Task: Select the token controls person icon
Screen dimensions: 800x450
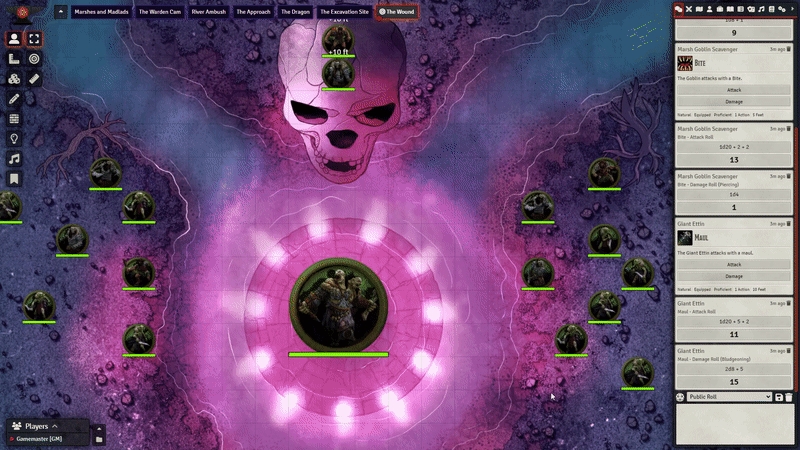Action: [x=15, y=39]
